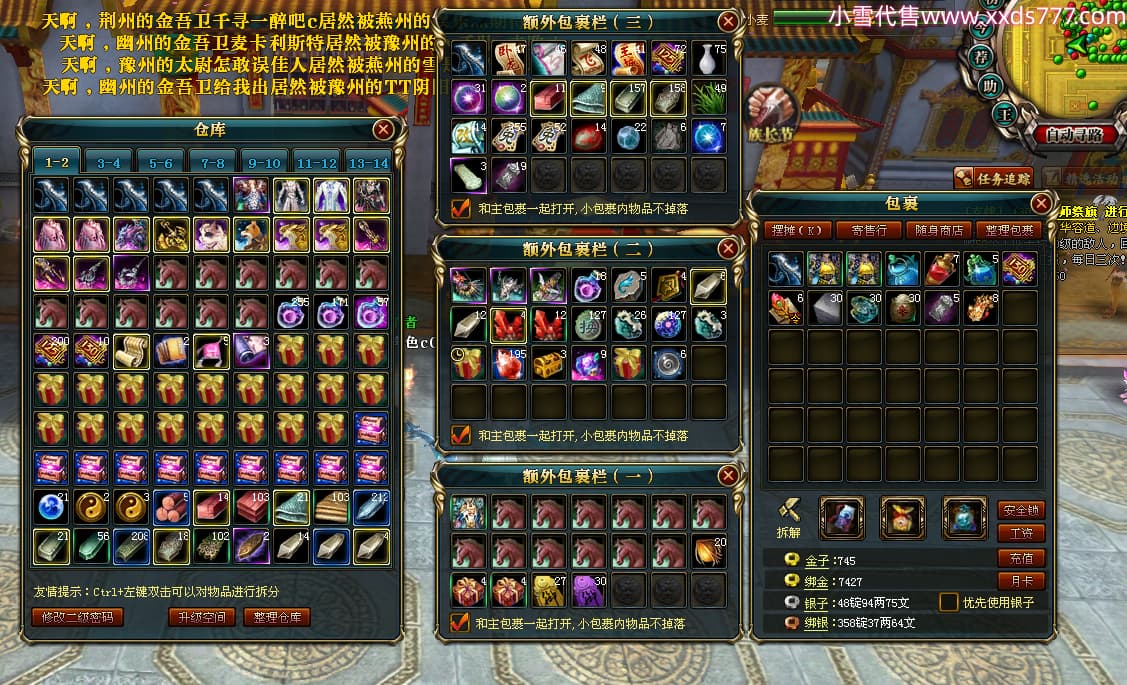
Task: Close the 仓库 warehouse window
Action: [383, 129]
